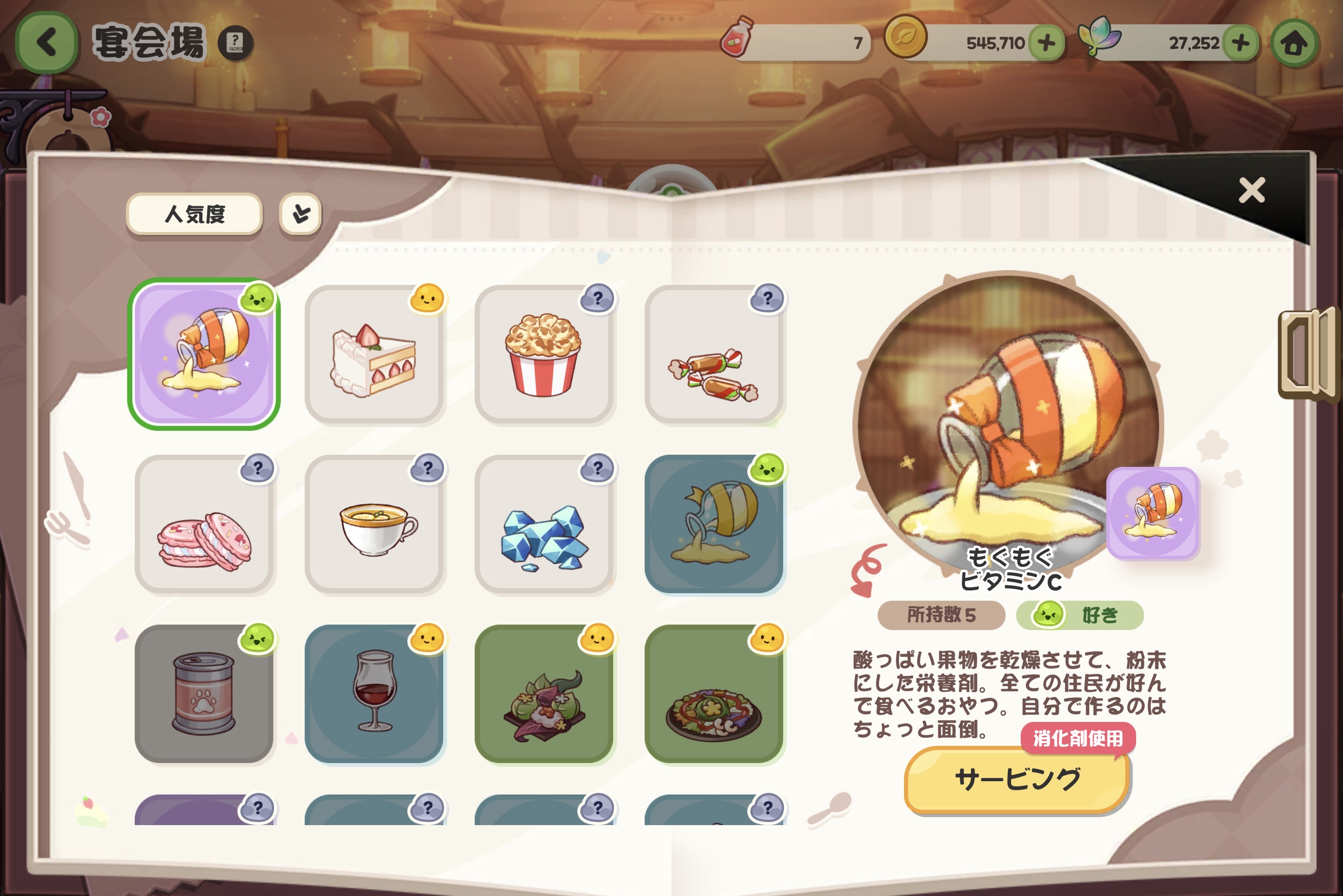Pick the paw print can slot
1343x896 pixels.
(204, 694)
